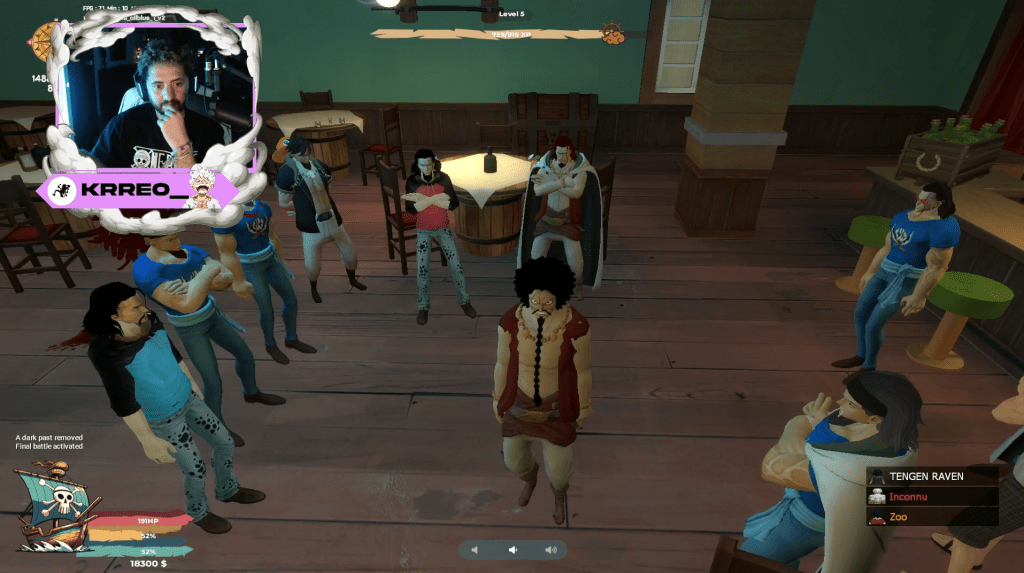Click the lowest-volume speaker icon
This screenshot has width=1024, height=573.
[475, 550]
